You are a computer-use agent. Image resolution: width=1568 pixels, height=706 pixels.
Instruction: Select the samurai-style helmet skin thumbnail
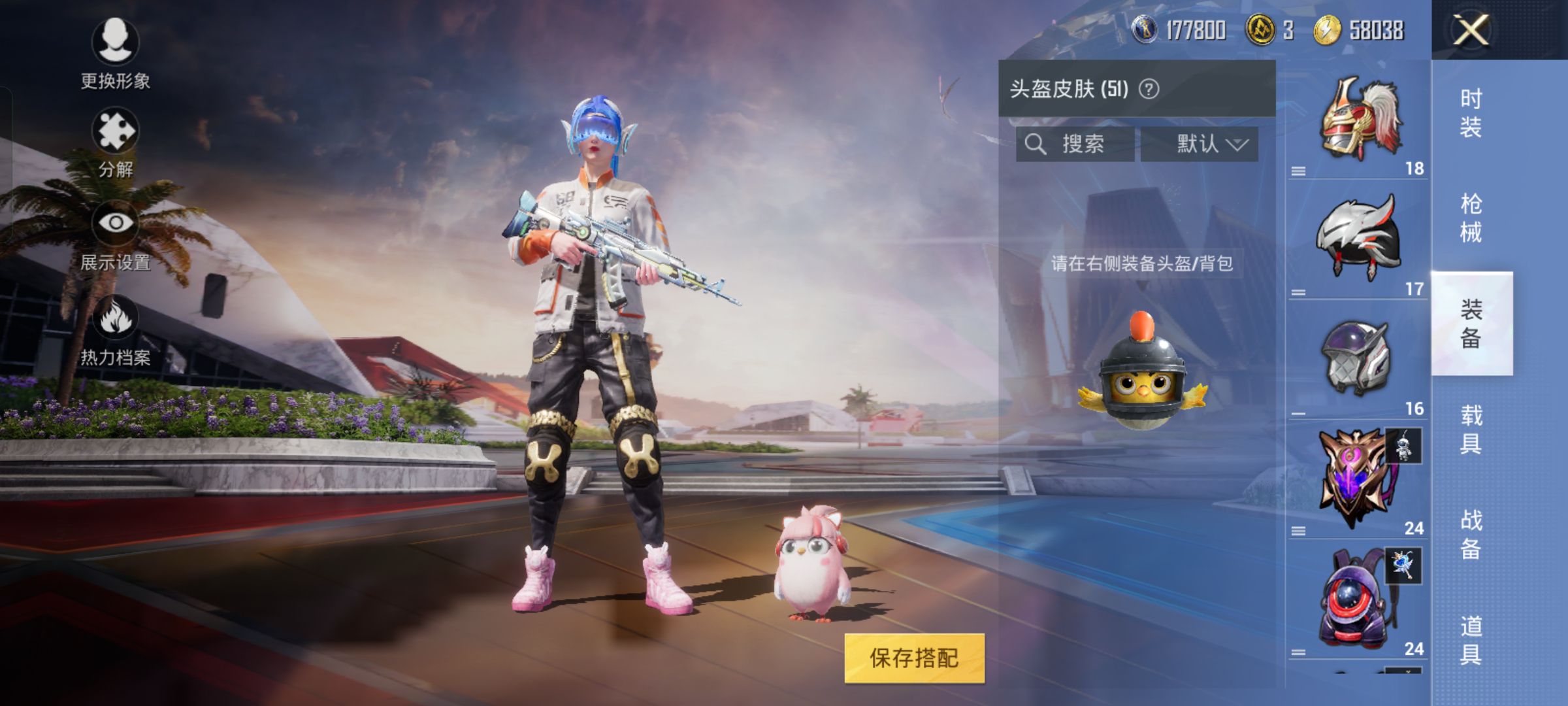[x=1360, y=118]
